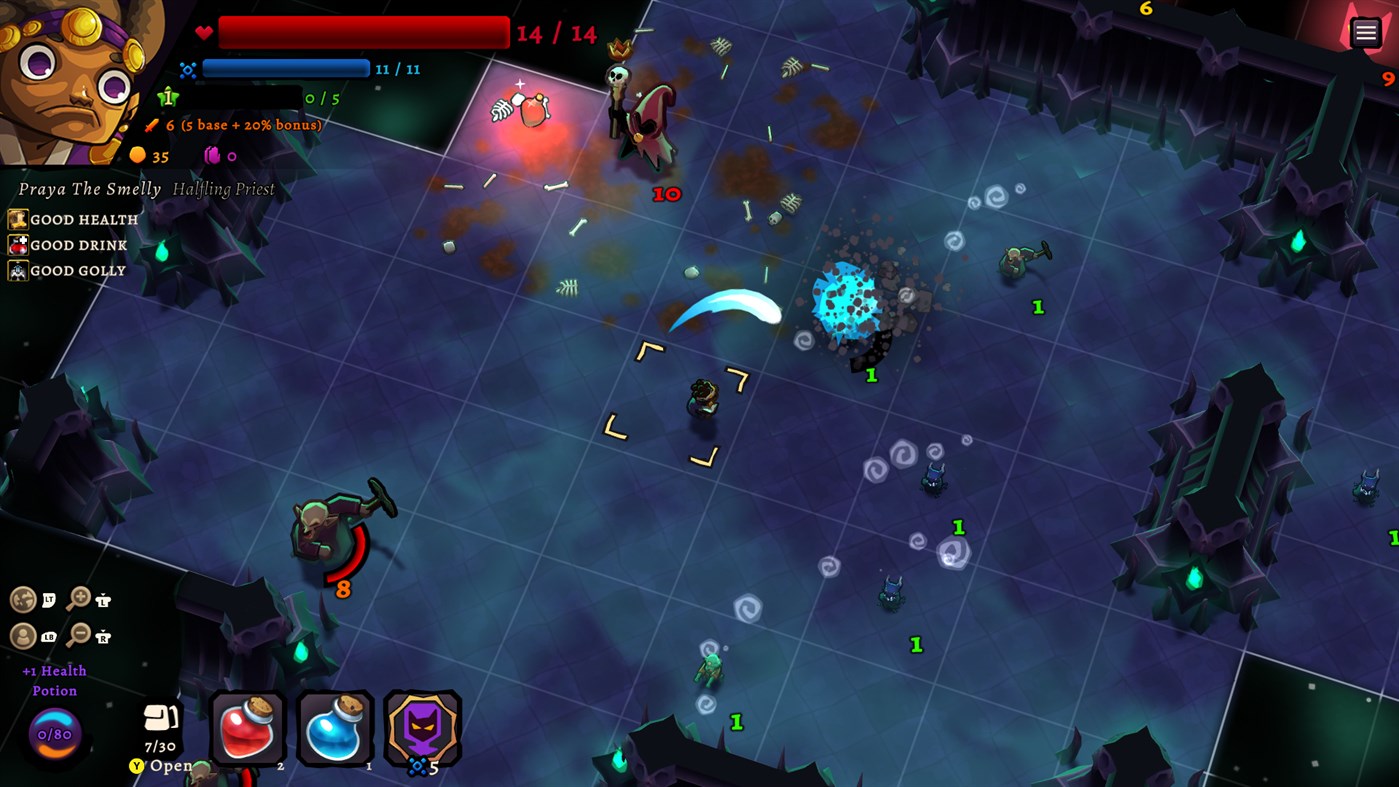Image resolution: width=1399 pixels, height=787 pixels.
Task: Inspect the GOOD GOLLY buff icon
Action: pyautogui.click(x=17, y=270)
